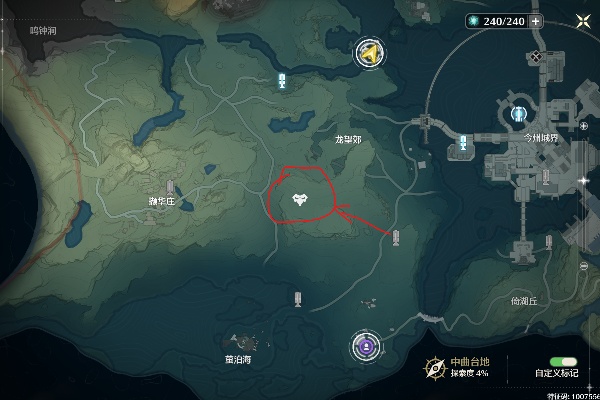Open the 中曲台地 exploration progress compass

[434, 366]
